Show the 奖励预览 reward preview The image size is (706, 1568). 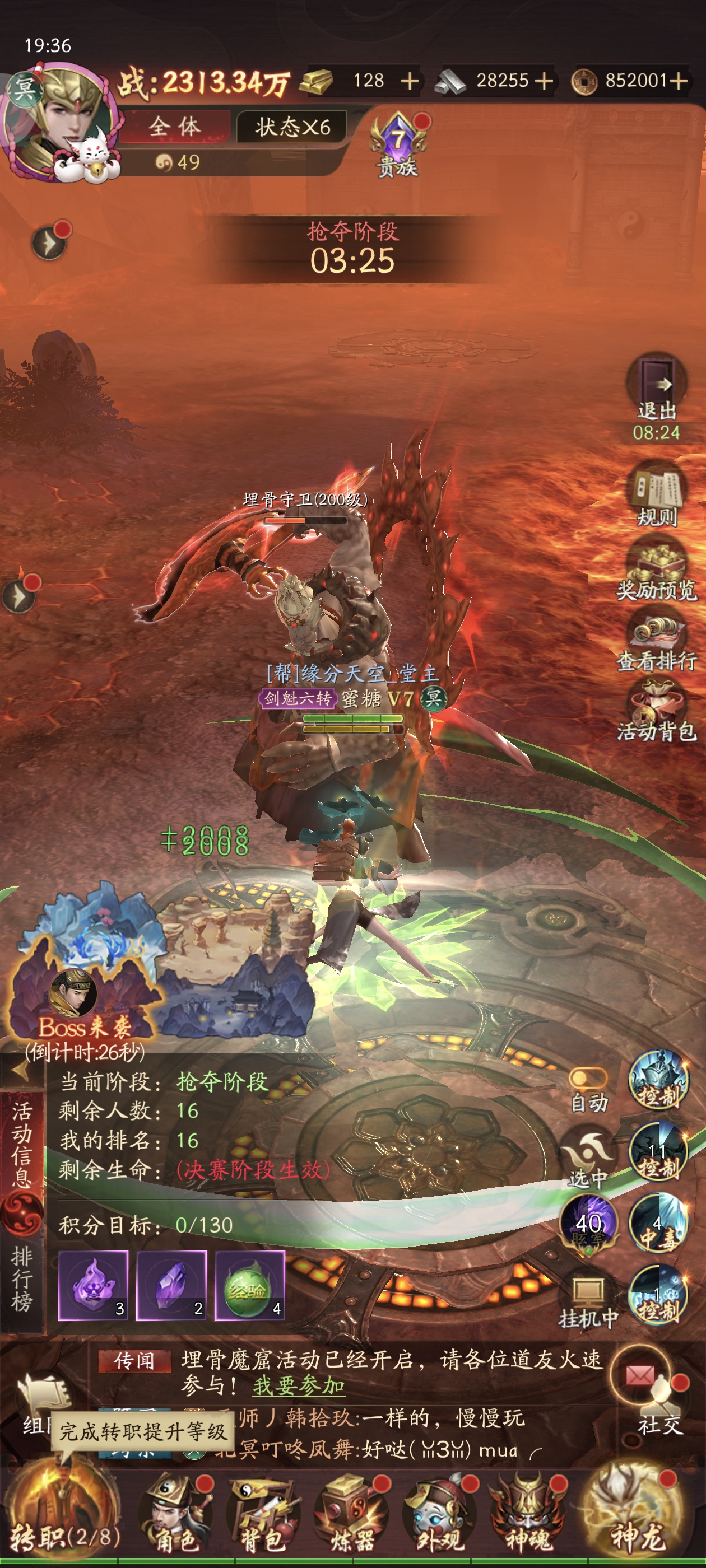(x=657, y=568)
